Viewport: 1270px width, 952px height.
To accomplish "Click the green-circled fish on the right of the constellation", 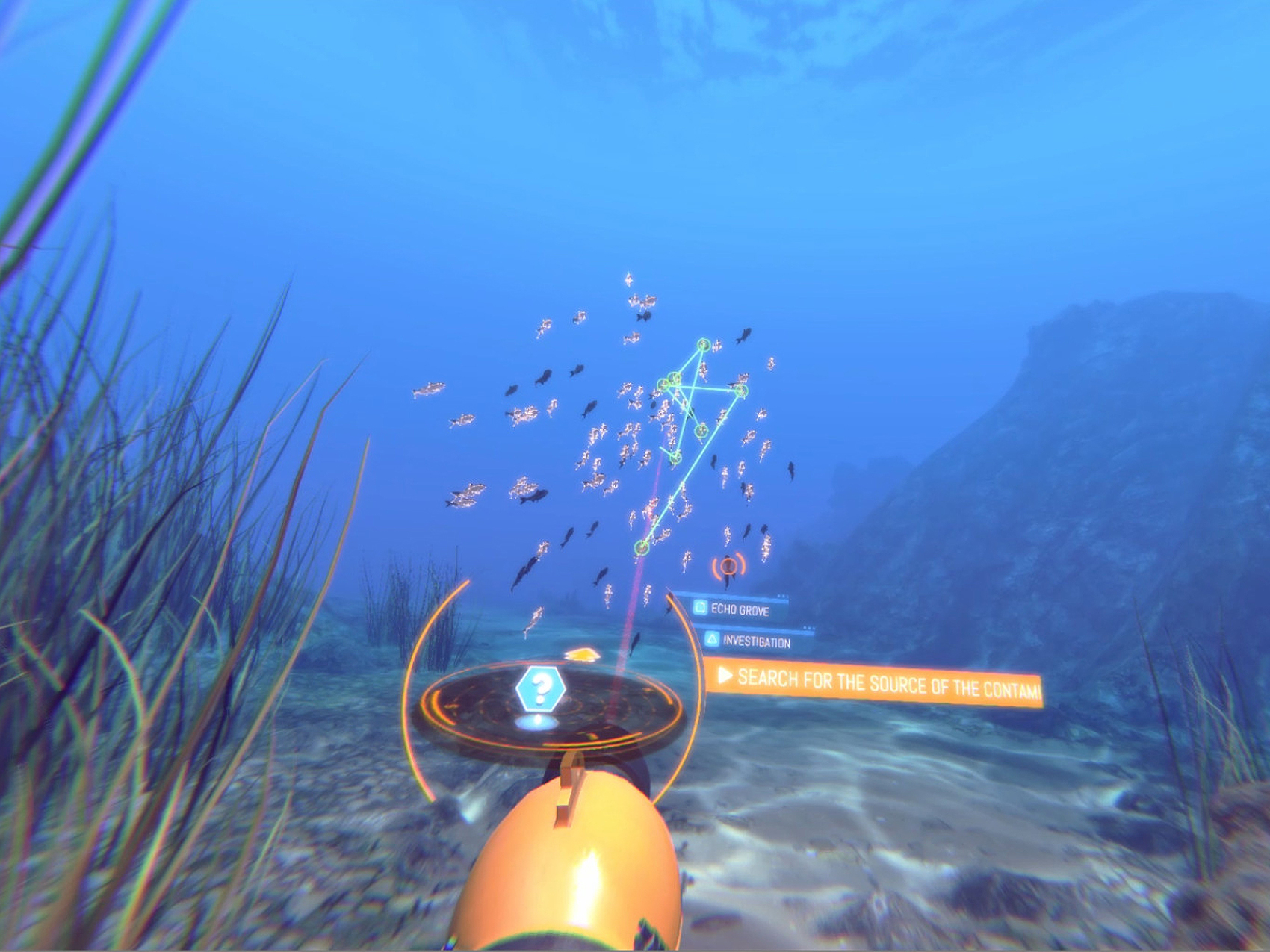I will [741, 392].
